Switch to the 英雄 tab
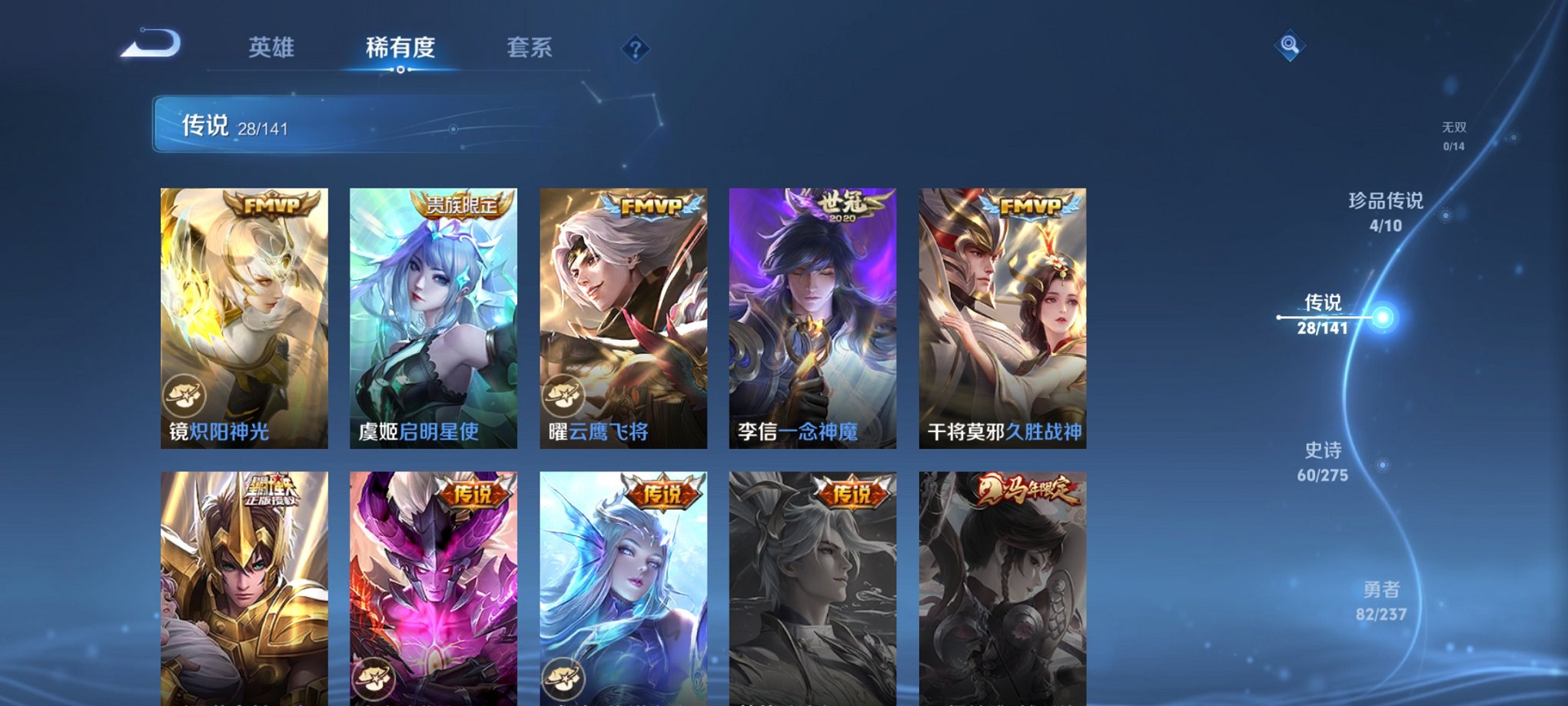 tap(273, 48)
